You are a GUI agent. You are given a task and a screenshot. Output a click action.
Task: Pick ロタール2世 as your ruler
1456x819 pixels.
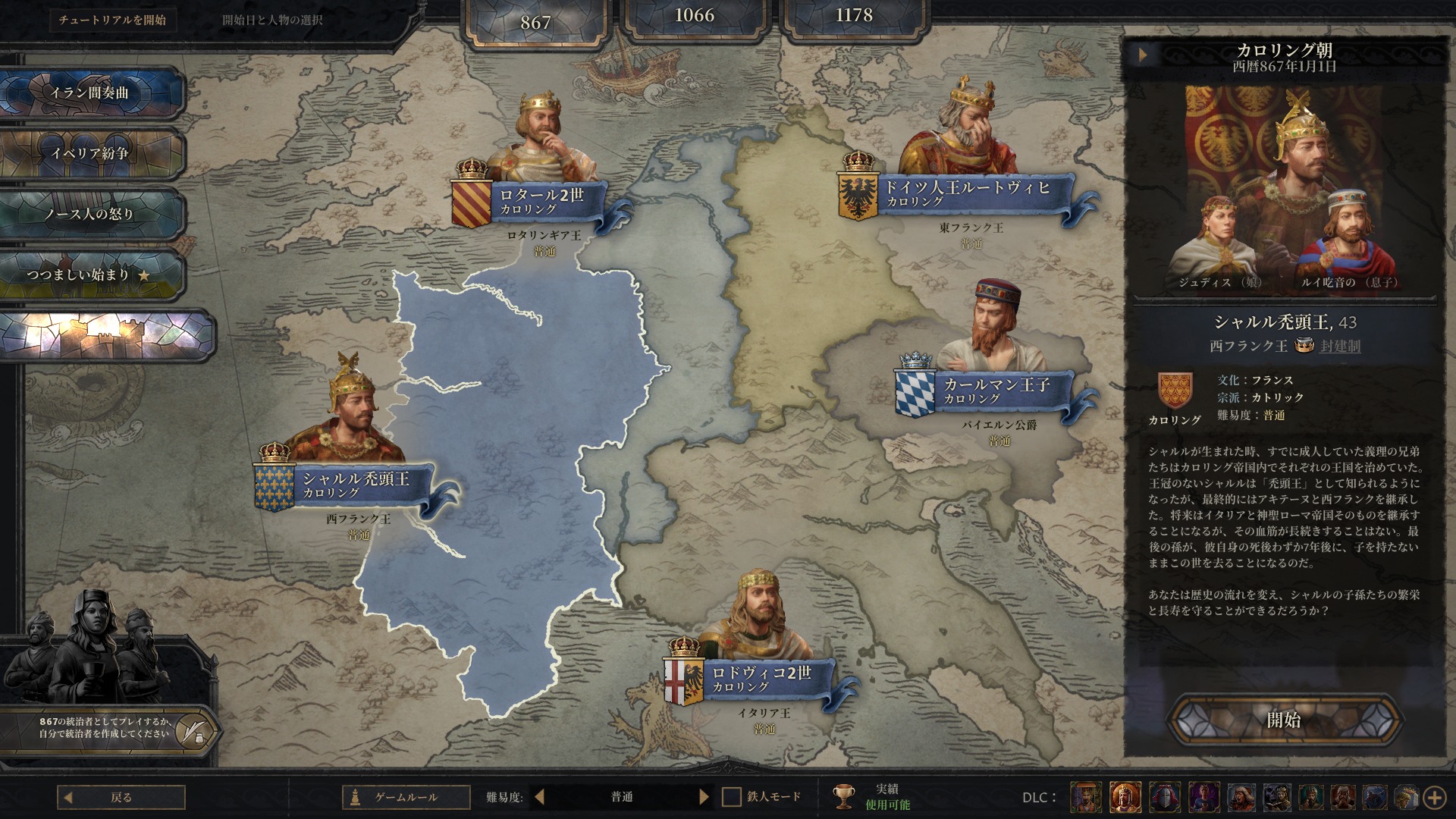[541, 201]
